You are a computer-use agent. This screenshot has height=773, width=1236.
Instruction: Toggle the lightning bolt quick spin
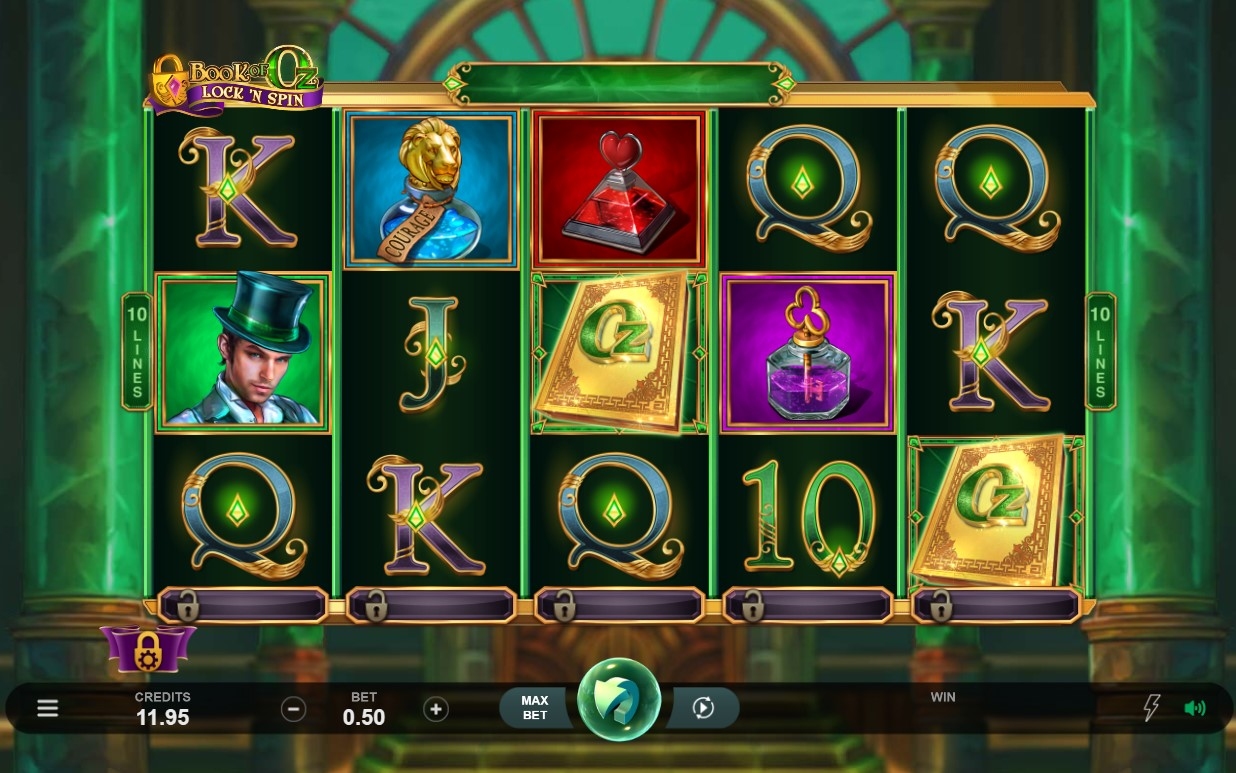click(x=1151, y=709)
